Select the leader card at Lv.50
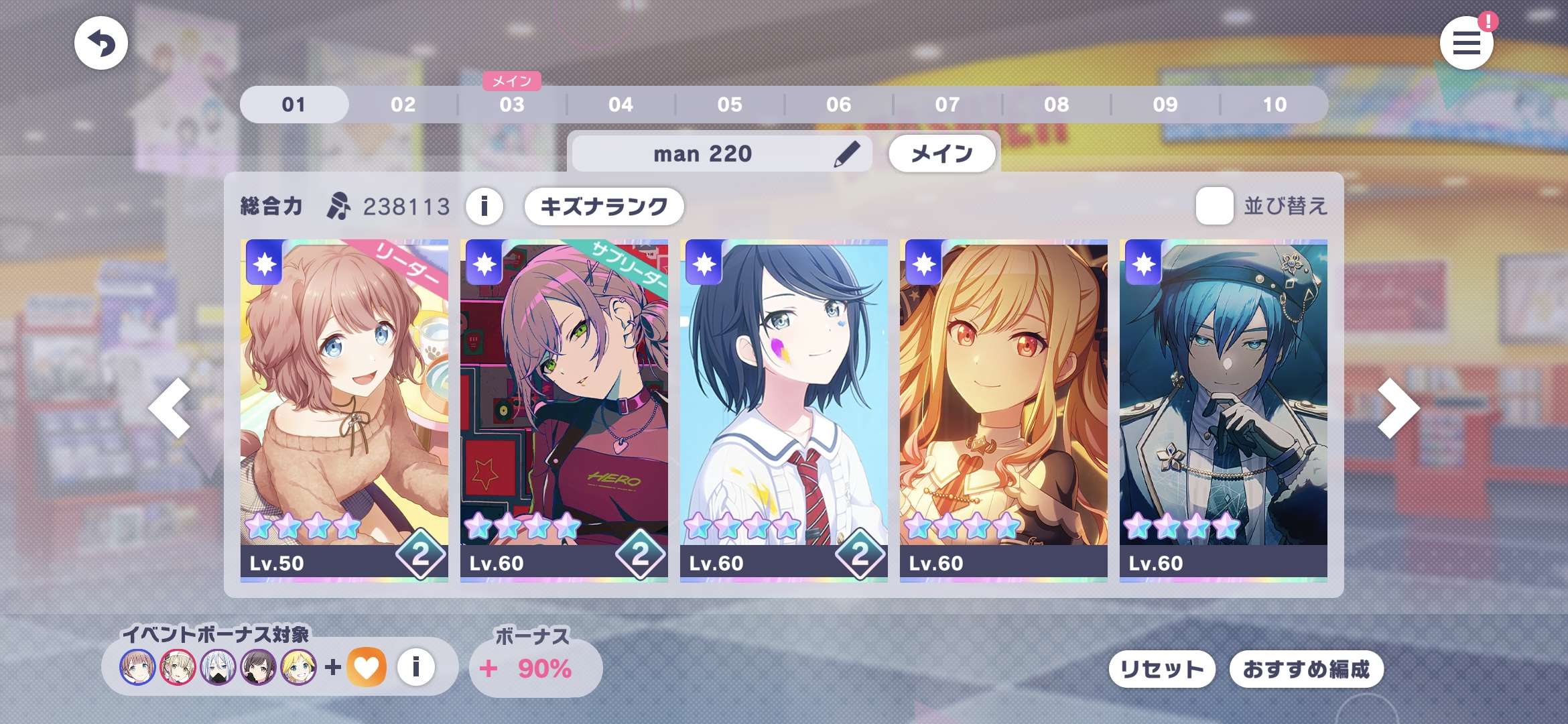1568x724 pixels. [x=344, y=410]
